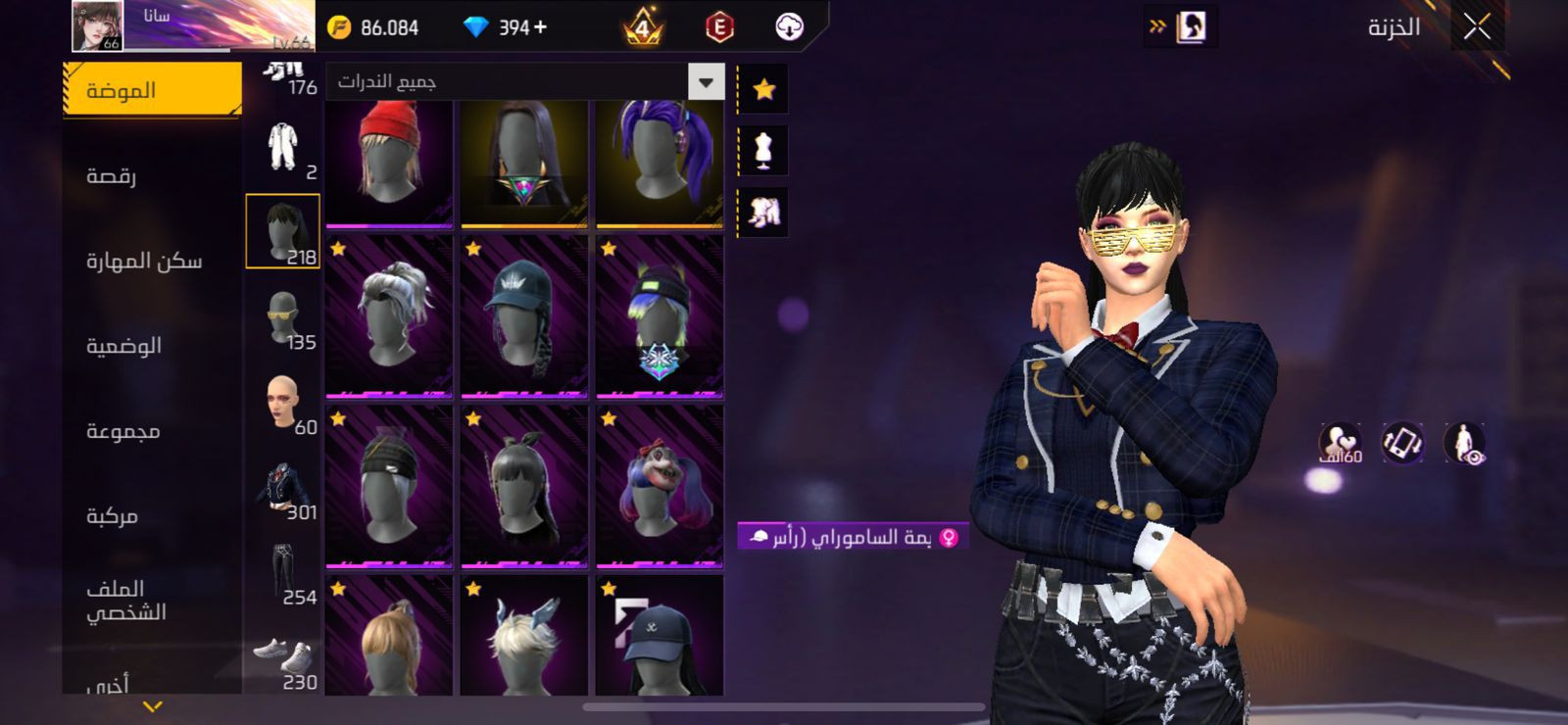This screenshot has height=725, width=1568.
Task: Open the facewear category with glasses icon
Action: pyautogui.click(x=283, y=317)
